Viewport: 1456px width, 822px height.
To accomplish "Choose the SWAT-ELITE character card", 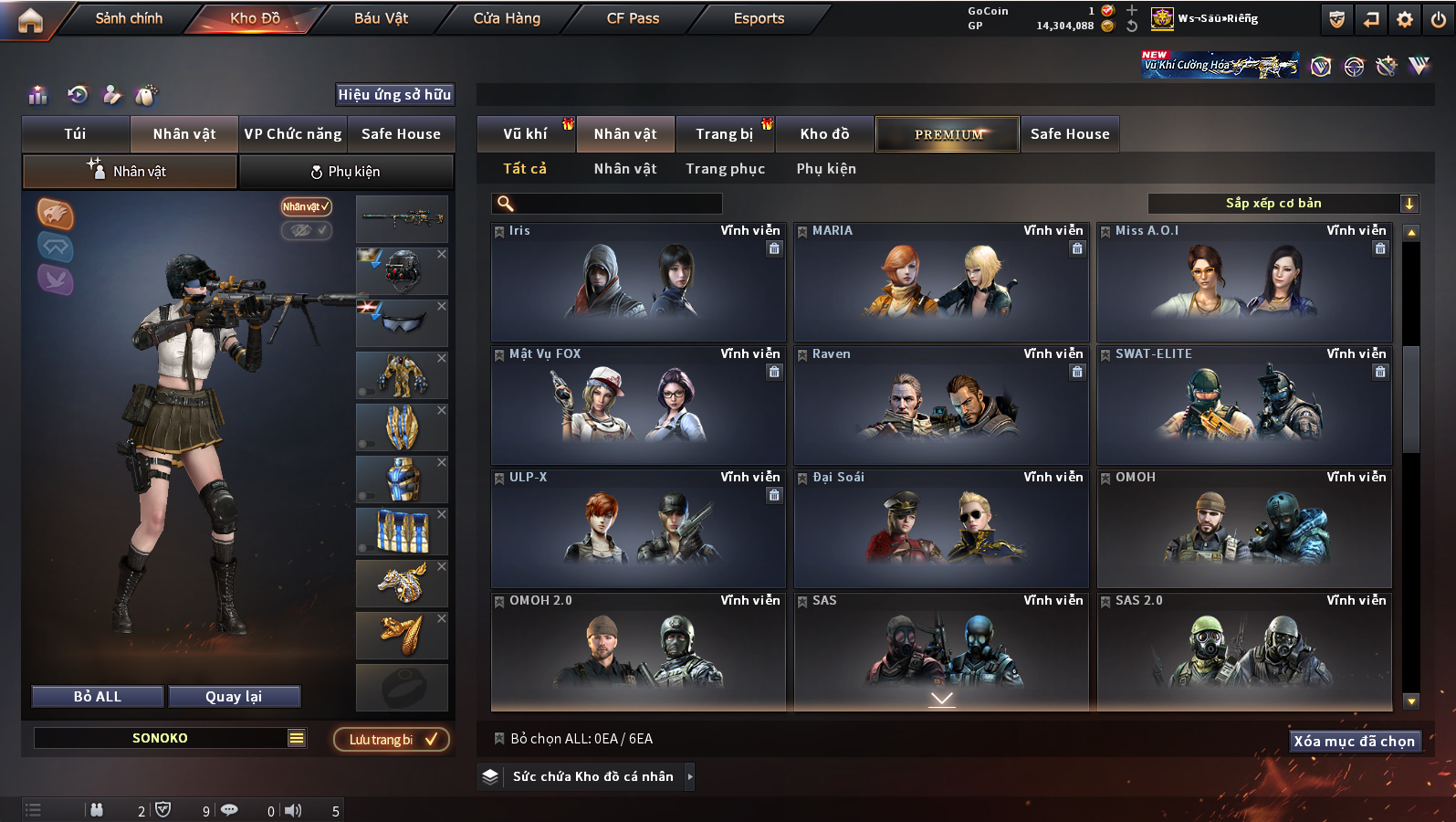I will [x=1244, y=406].
